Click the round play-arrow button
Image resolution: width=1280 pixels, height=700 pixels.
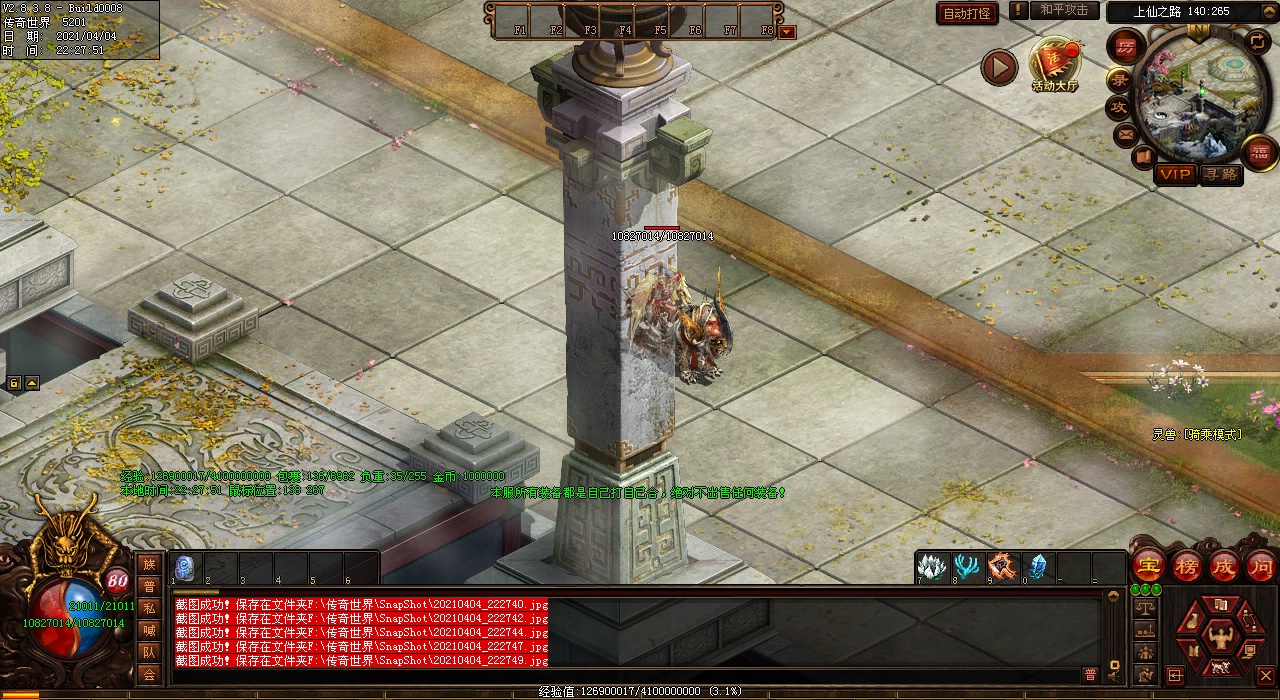point(999,67)
